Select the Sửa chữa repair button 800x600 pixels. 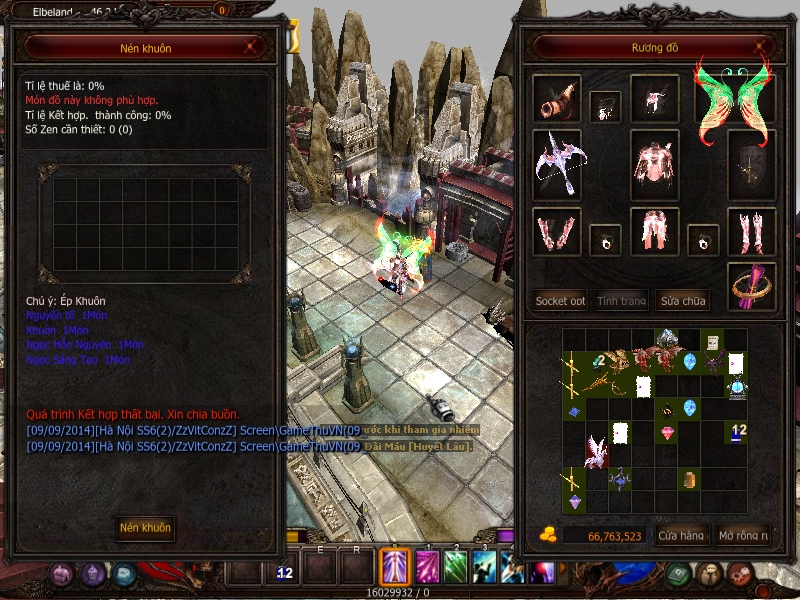pyautogui.click(x=682, y=300)
